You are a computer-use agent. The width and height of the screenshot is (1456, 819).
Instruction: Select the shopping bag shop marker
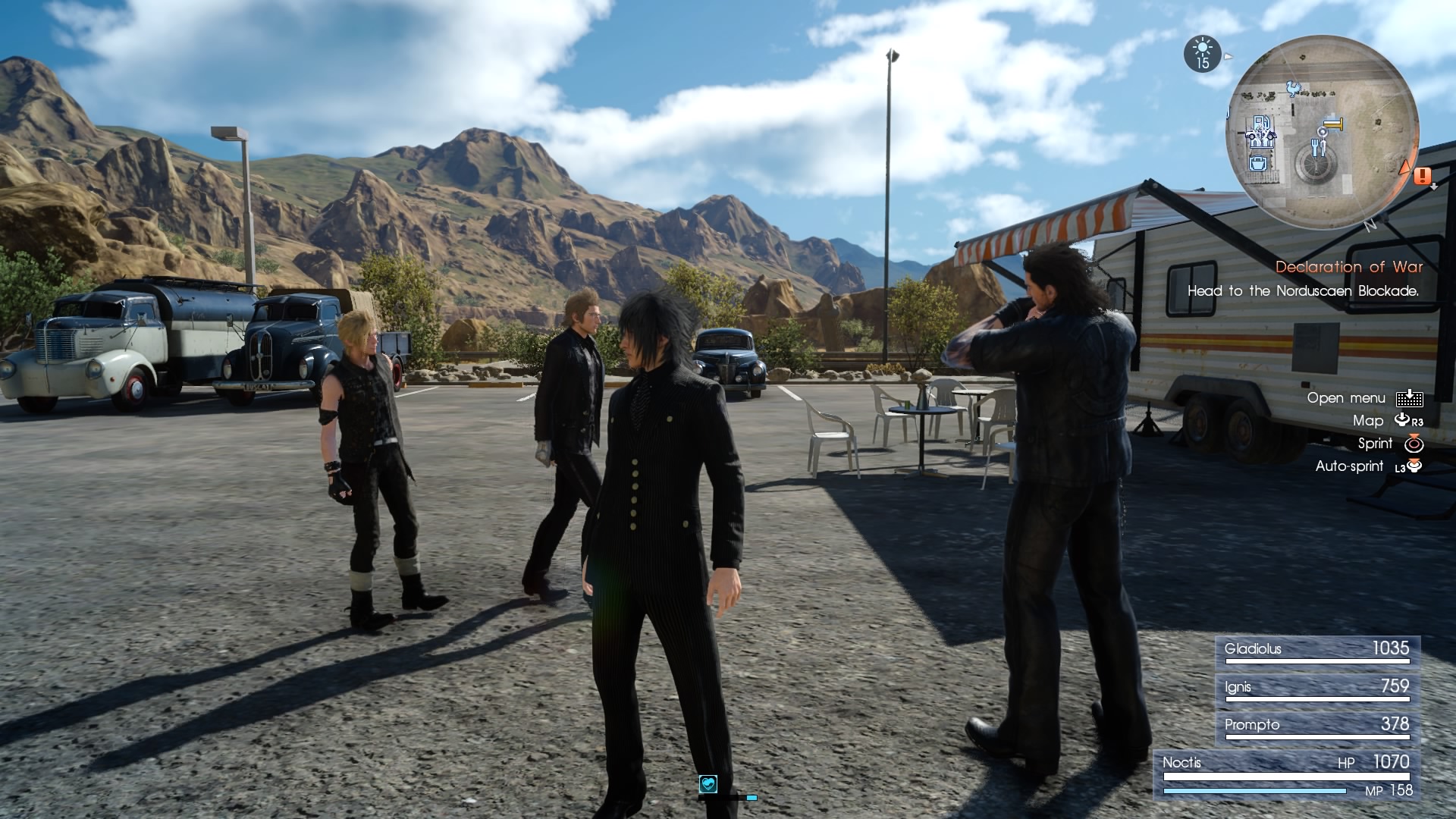click(x=1258, y=164)
